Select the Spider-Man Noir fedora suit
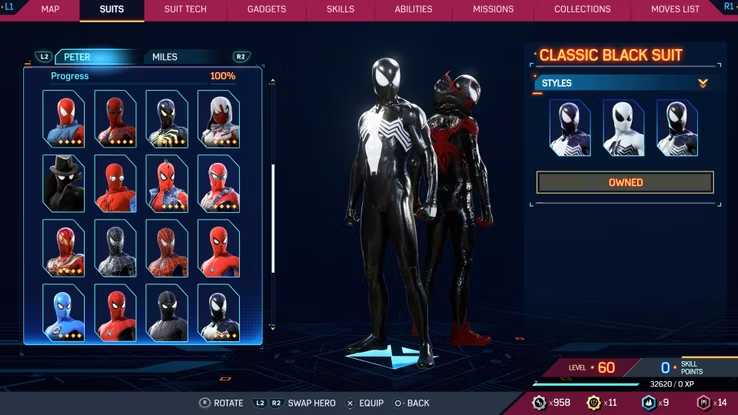The width and height of the screenshot is (738, 415). click(63, 182)
